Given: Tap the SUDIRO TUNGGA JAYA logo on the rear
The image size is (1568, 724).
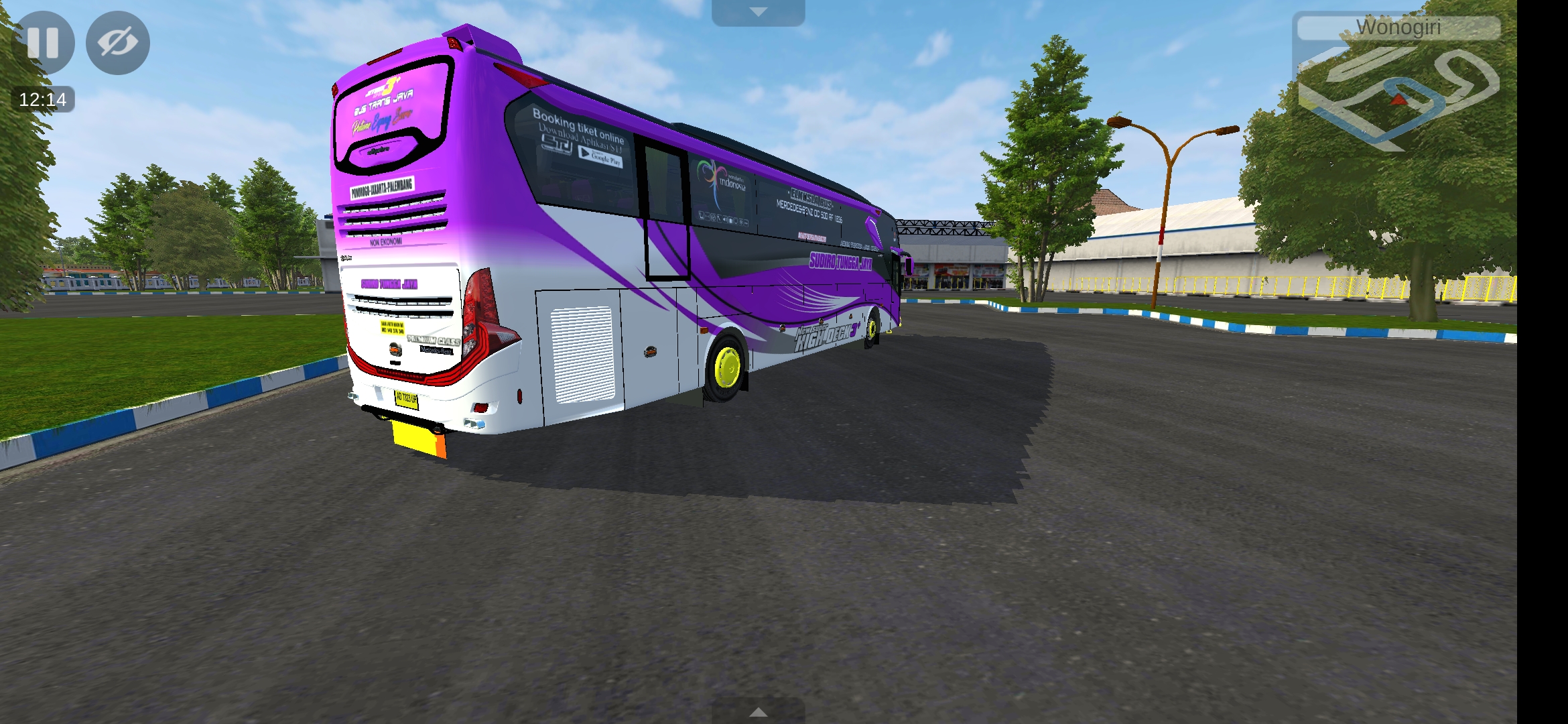Looking at the screenshot, I should 389,283.
